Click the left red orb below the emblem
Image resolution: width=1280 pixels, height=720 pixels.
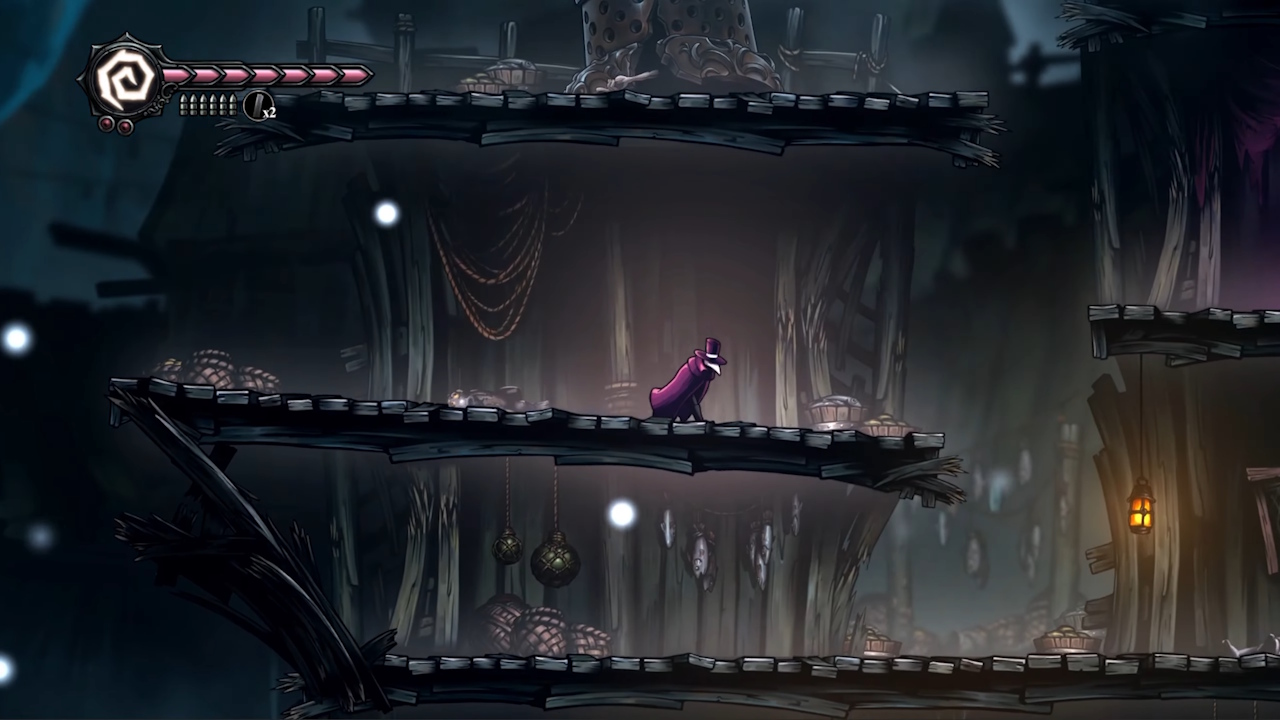pos(106,123)
